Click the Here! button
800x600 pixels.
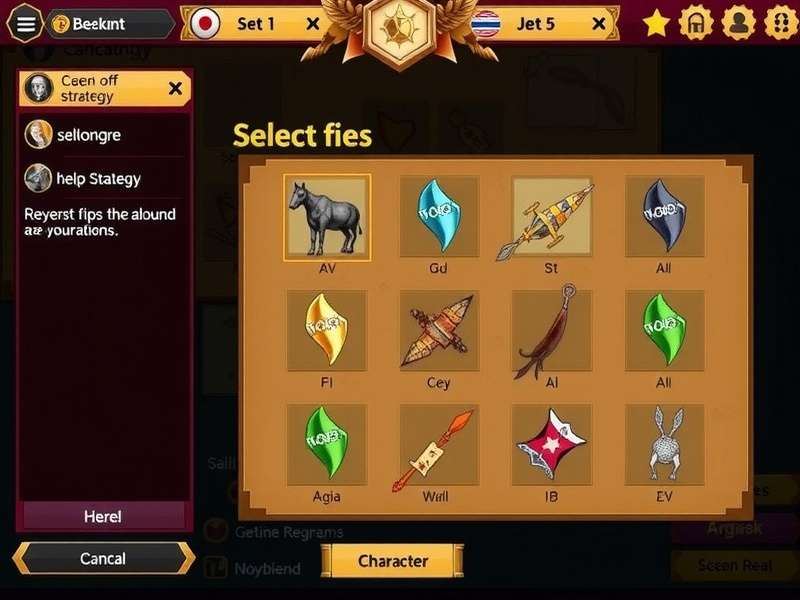click(x=103, y=516)
